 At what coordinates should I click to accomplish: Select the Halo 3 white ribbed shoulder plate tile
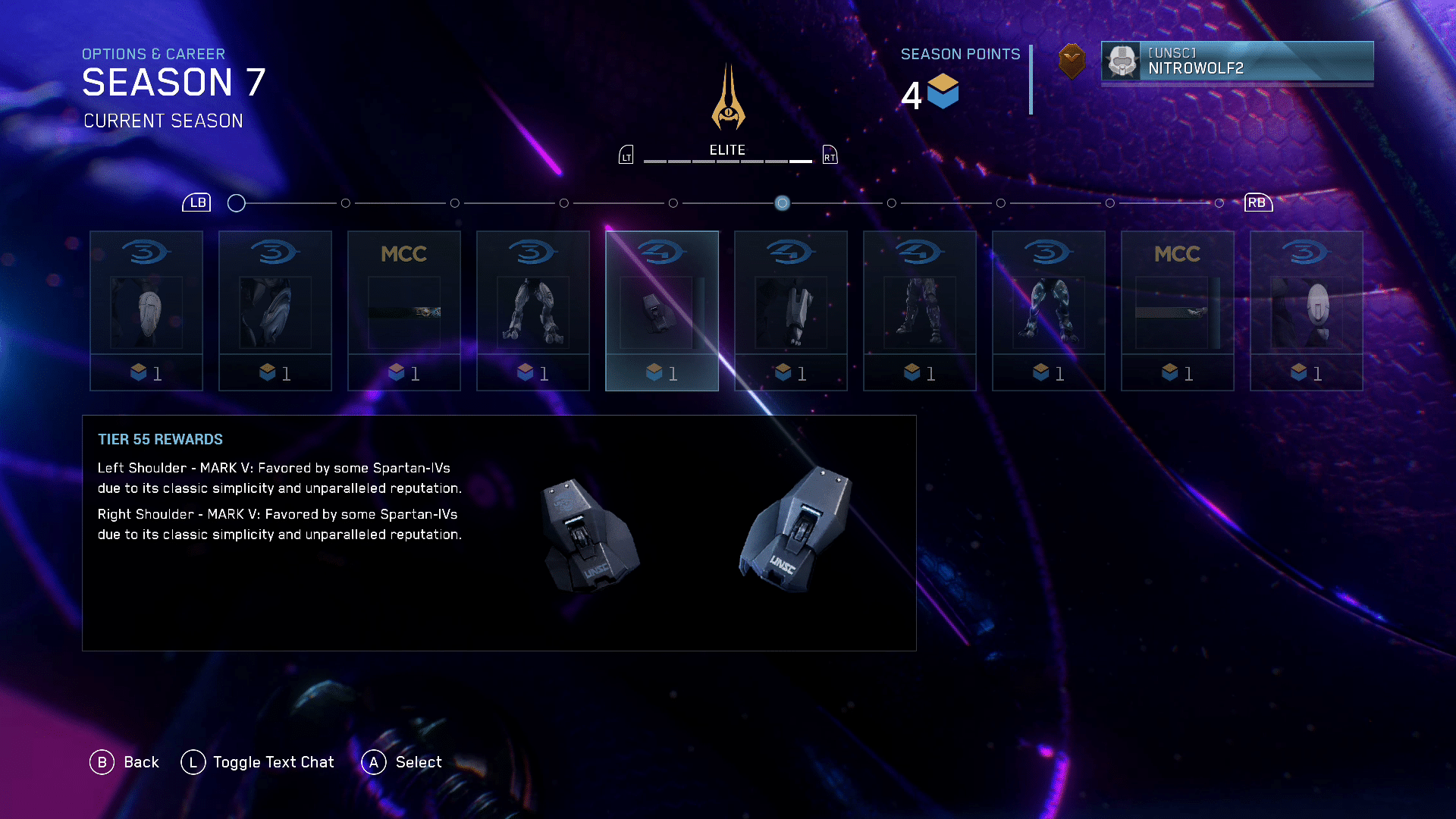coord(146,310)
